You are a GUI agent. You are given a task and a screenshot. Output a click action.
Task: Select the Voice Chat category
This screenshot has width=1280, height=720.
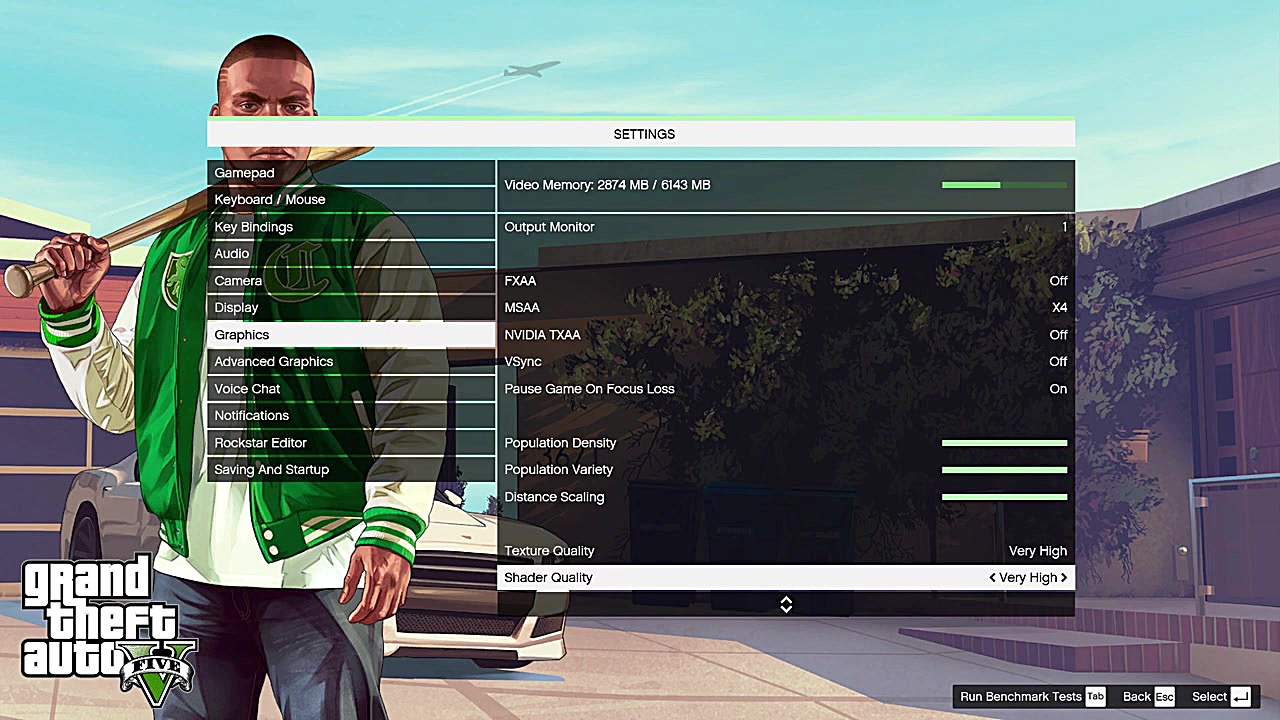tap(350, 389)
